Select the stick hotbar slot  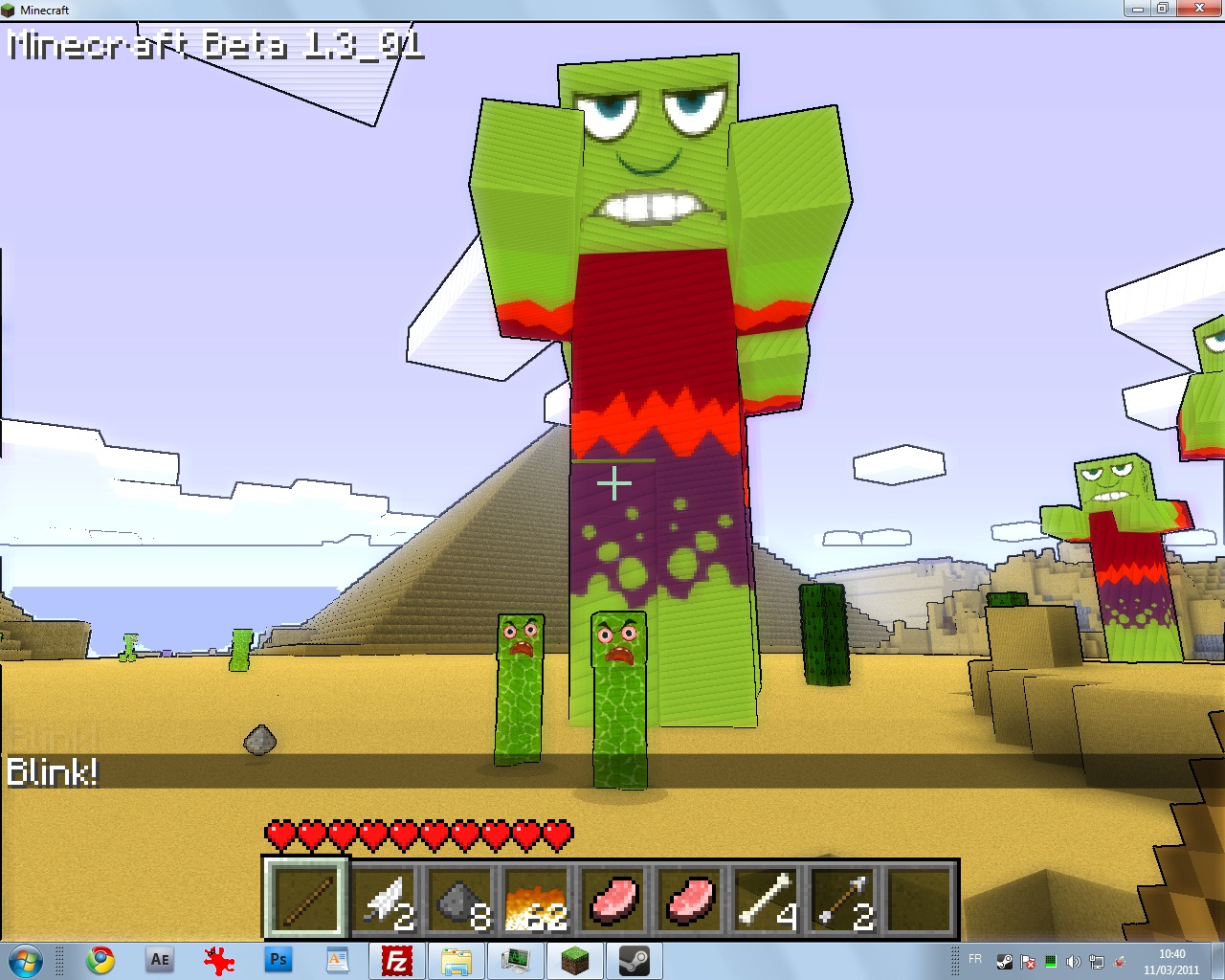click(306, 899)
